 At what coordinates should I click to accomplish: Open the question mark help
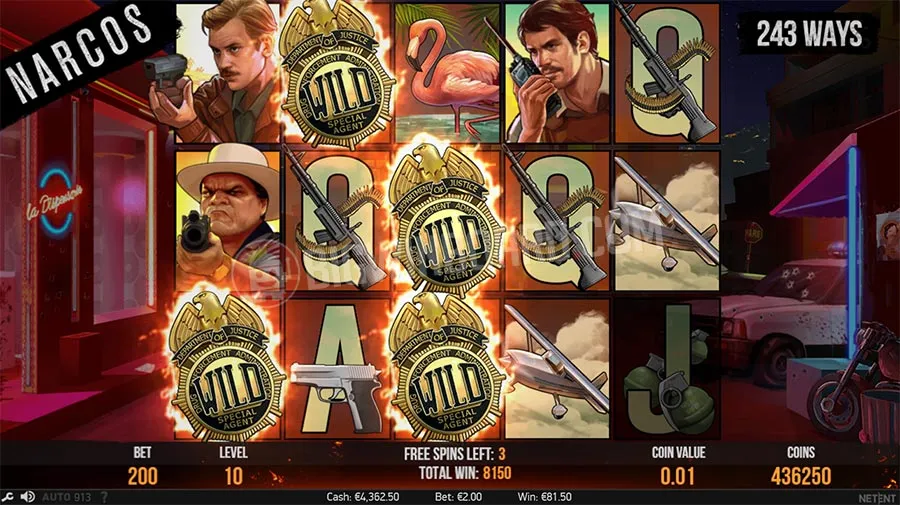(104, 497)
